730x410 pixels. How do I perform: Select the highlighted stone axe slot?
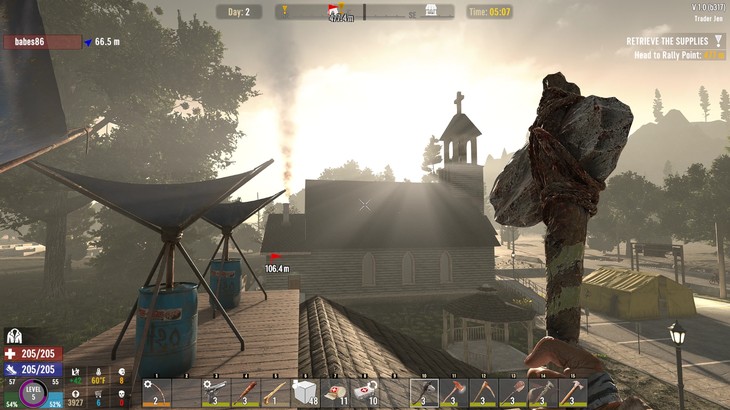[424, 391]
